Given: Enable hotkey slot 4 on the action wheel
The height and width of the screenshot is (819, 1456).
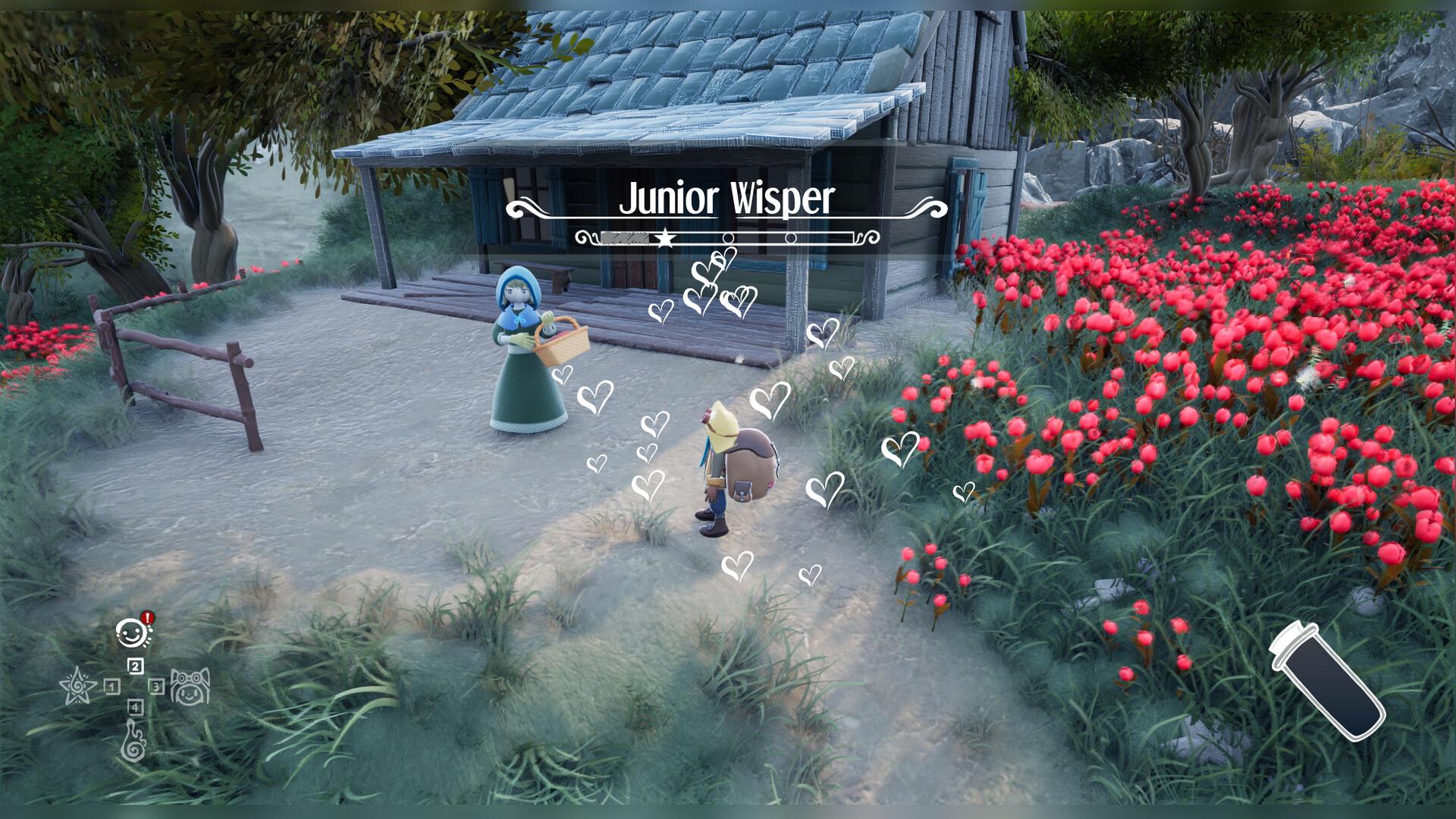Looking at the screenshot, I should [x=135, y=708].
